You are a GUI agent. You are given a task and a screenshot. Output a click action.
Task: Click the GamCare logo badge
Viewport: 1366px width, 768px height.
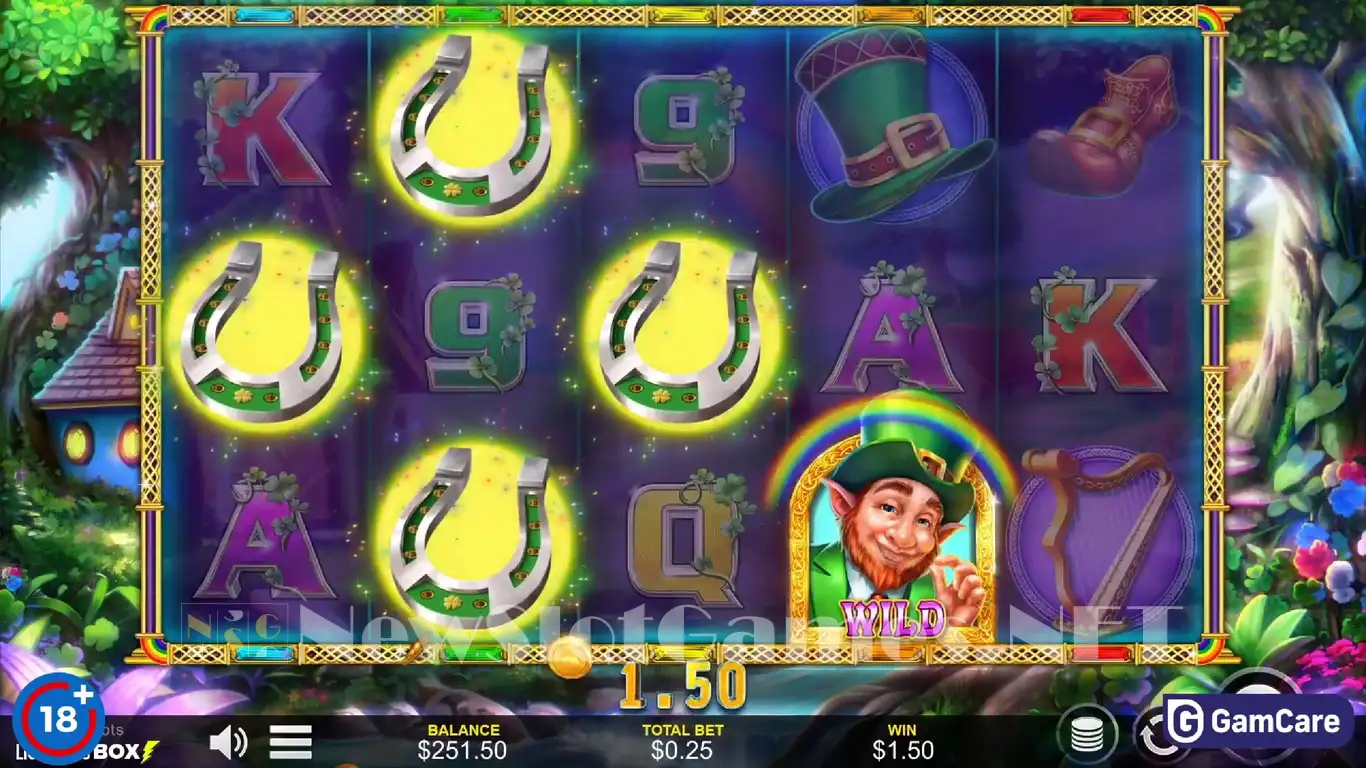tap(1258, 722)
